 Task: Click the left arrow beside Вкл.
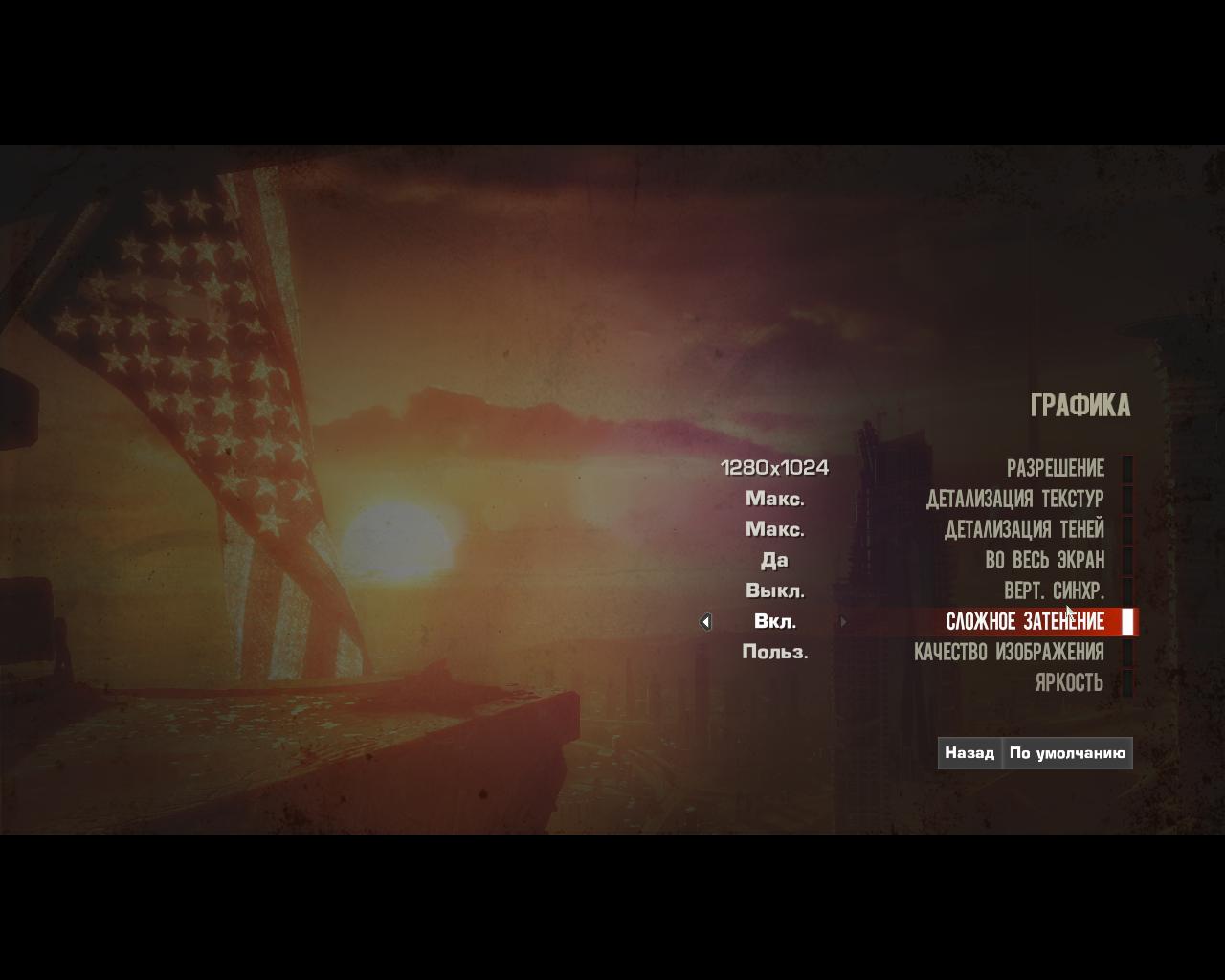[x=705, y=622]
